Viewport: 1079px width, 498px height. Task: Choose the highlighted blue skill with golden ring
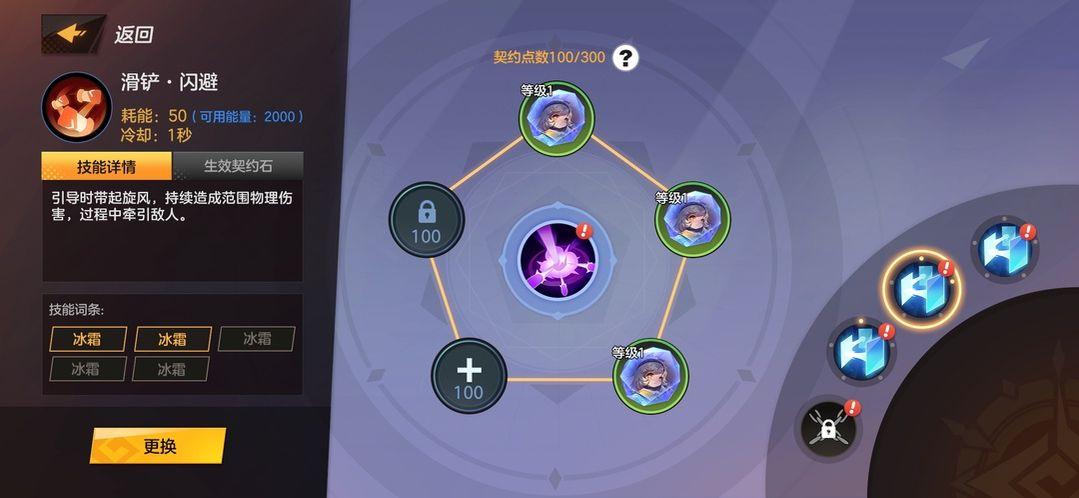(x=921, y=289)
